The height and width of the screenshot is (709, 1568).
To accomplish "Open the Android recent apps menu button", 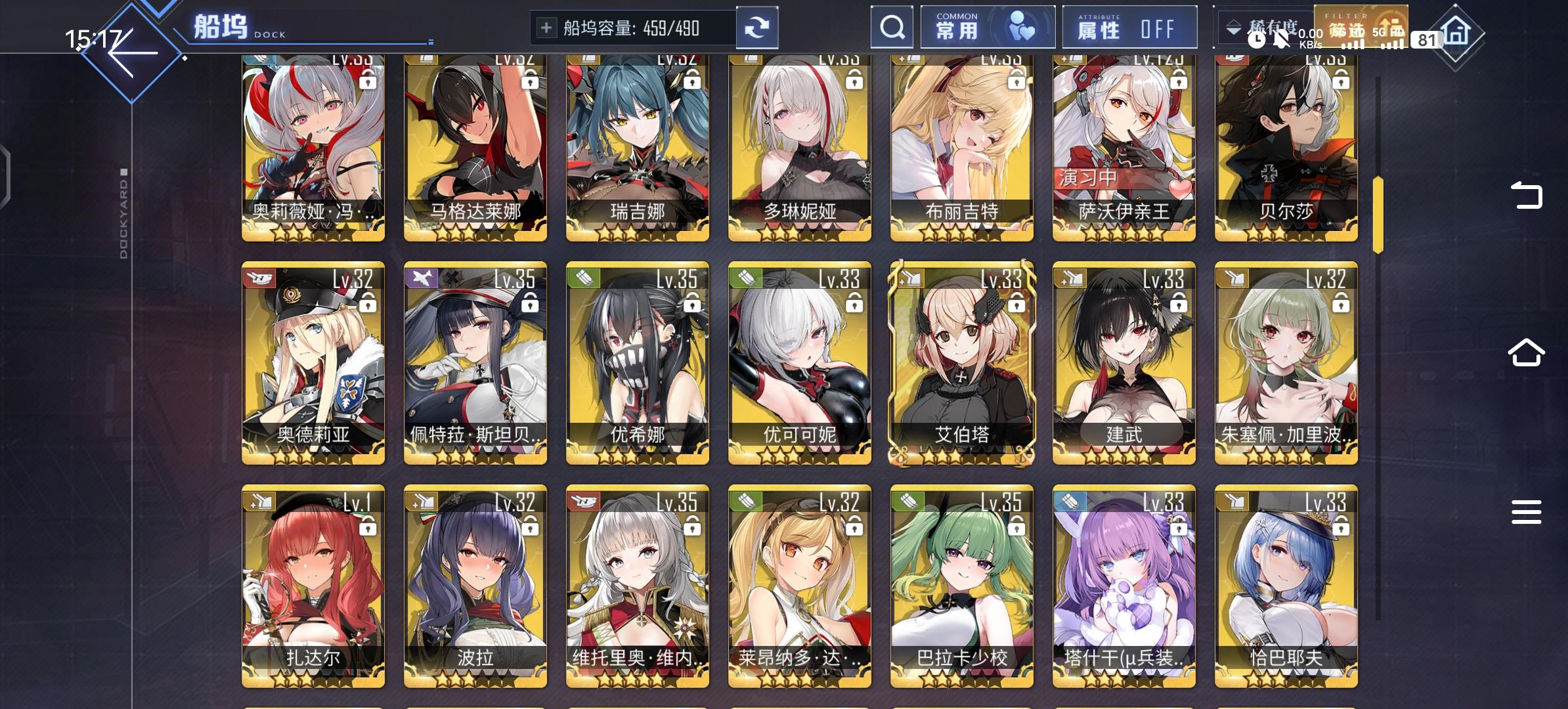I will point(1528,511).
